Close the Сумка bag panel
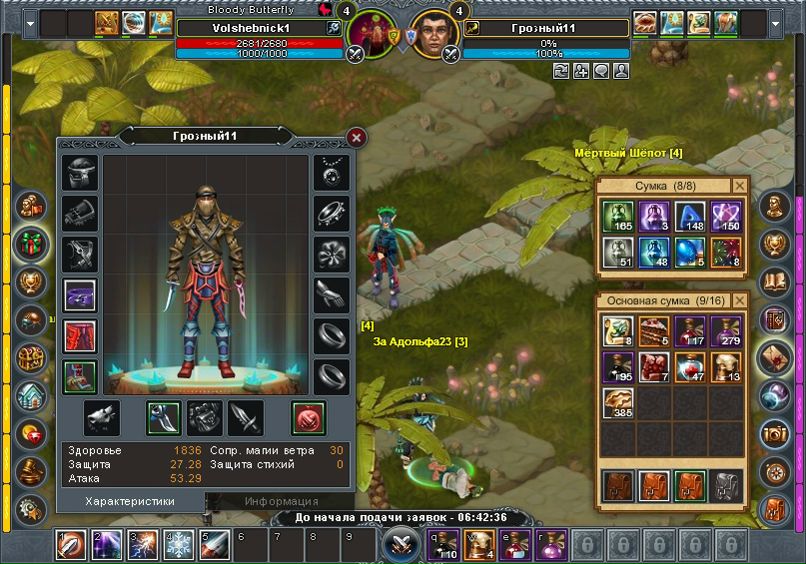 [x=739, y=186]
